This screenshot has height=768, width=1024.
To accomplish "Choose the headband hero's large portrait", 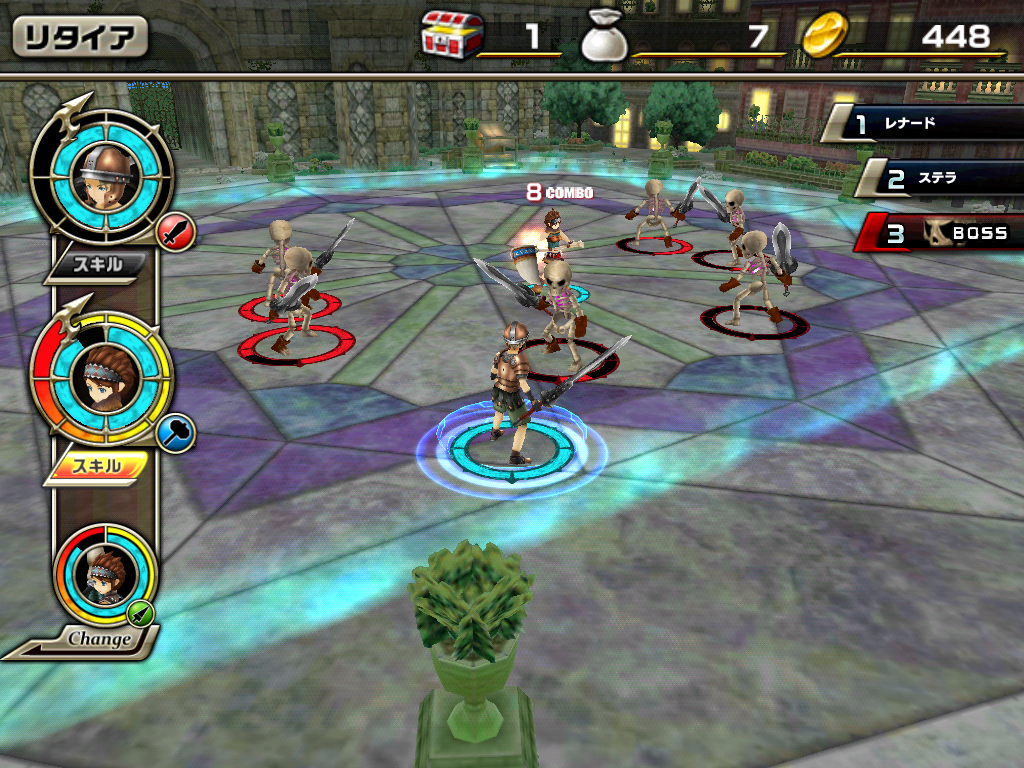I will [101, 377].
